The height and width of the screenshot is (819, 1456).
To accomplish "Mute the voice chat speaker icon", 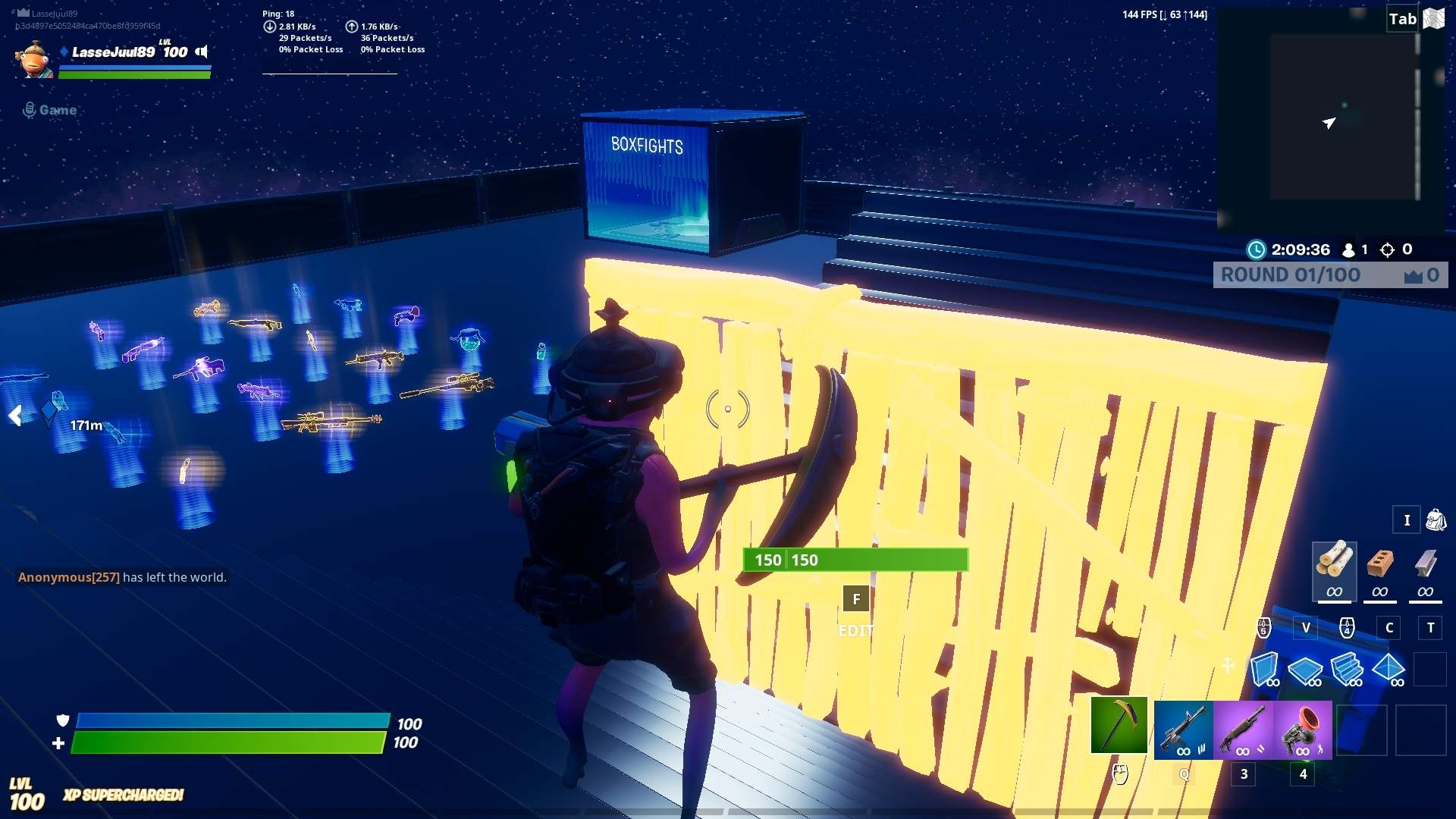I will (199, 52).
